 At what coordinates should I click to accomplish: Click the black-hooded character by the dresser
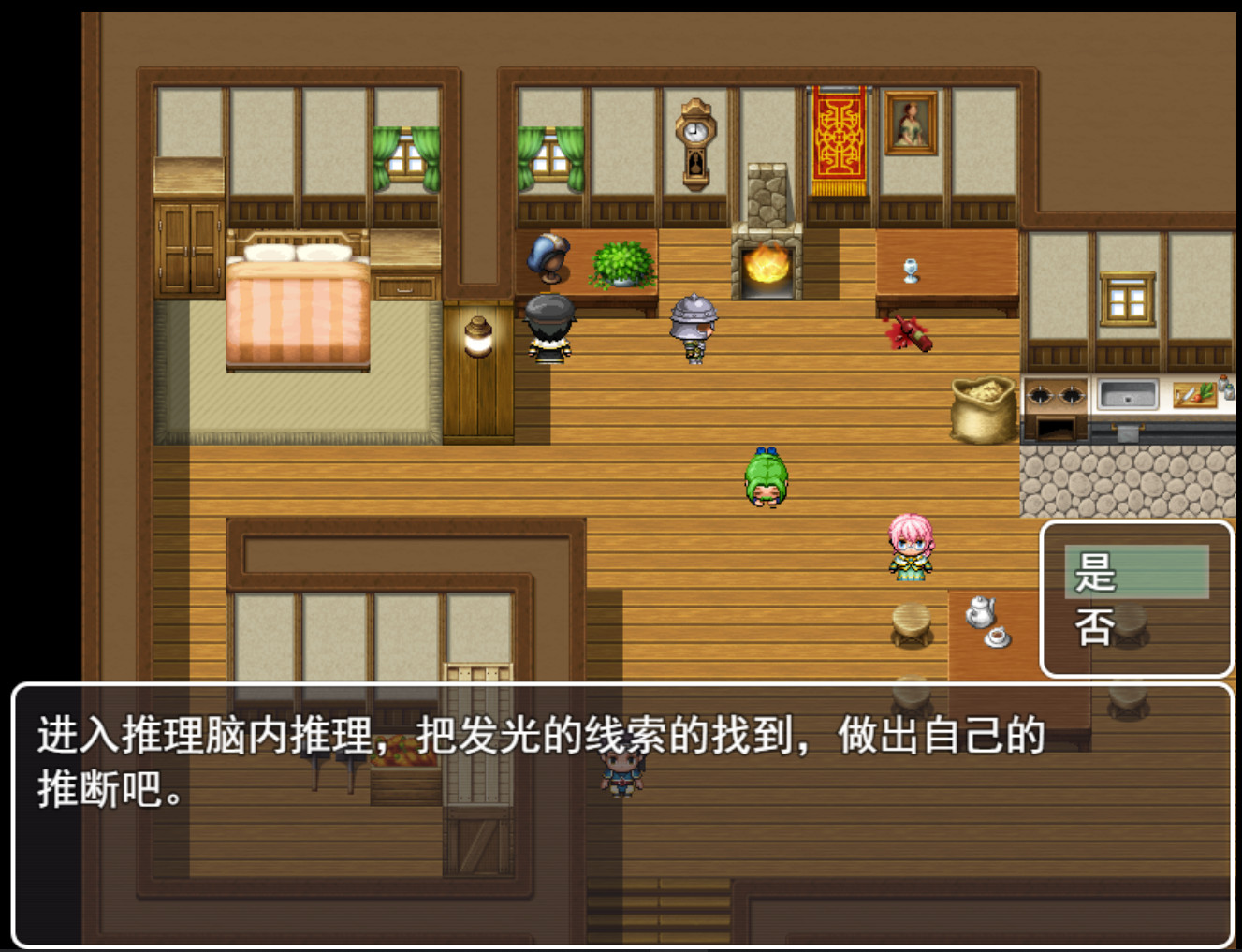tap(551, 332)
